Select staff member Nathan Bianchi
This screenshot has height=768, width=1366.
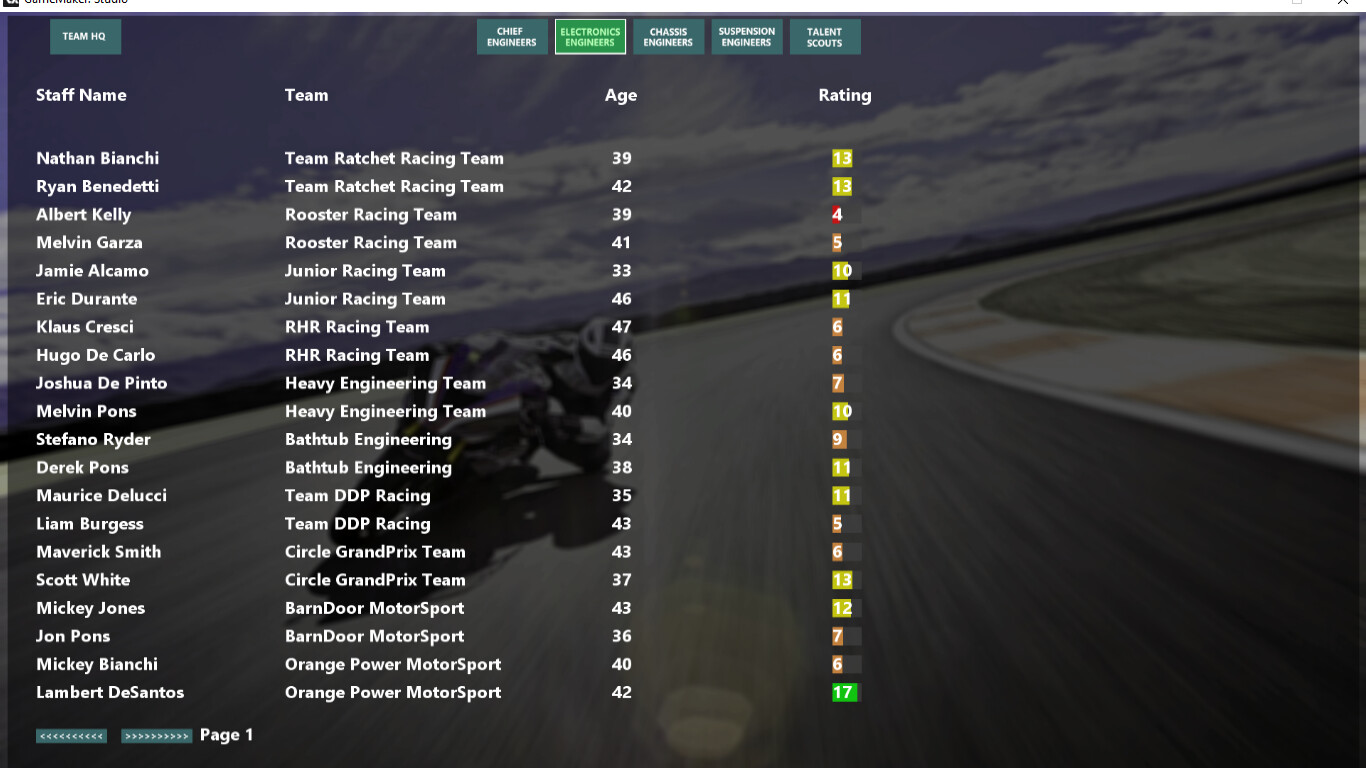[x=97, y=158]
